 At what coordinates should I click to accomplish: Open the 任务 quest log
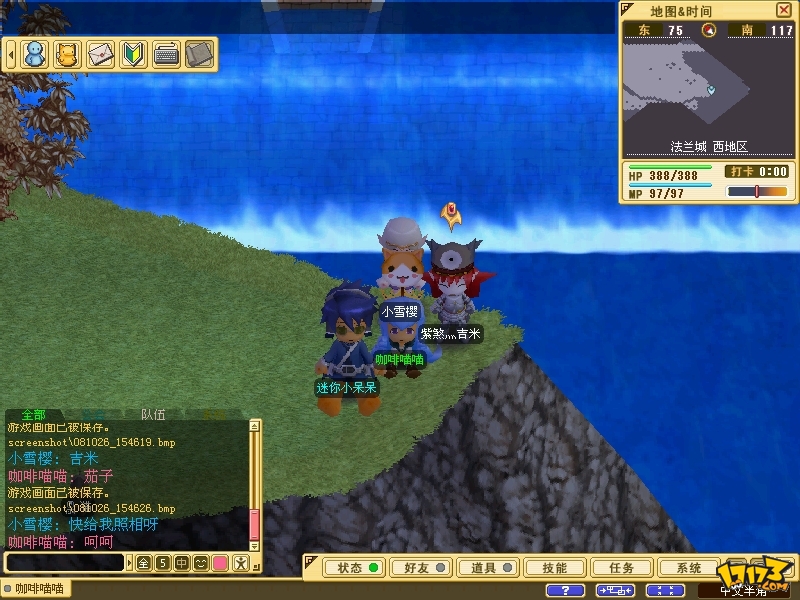tap(621, 568)
